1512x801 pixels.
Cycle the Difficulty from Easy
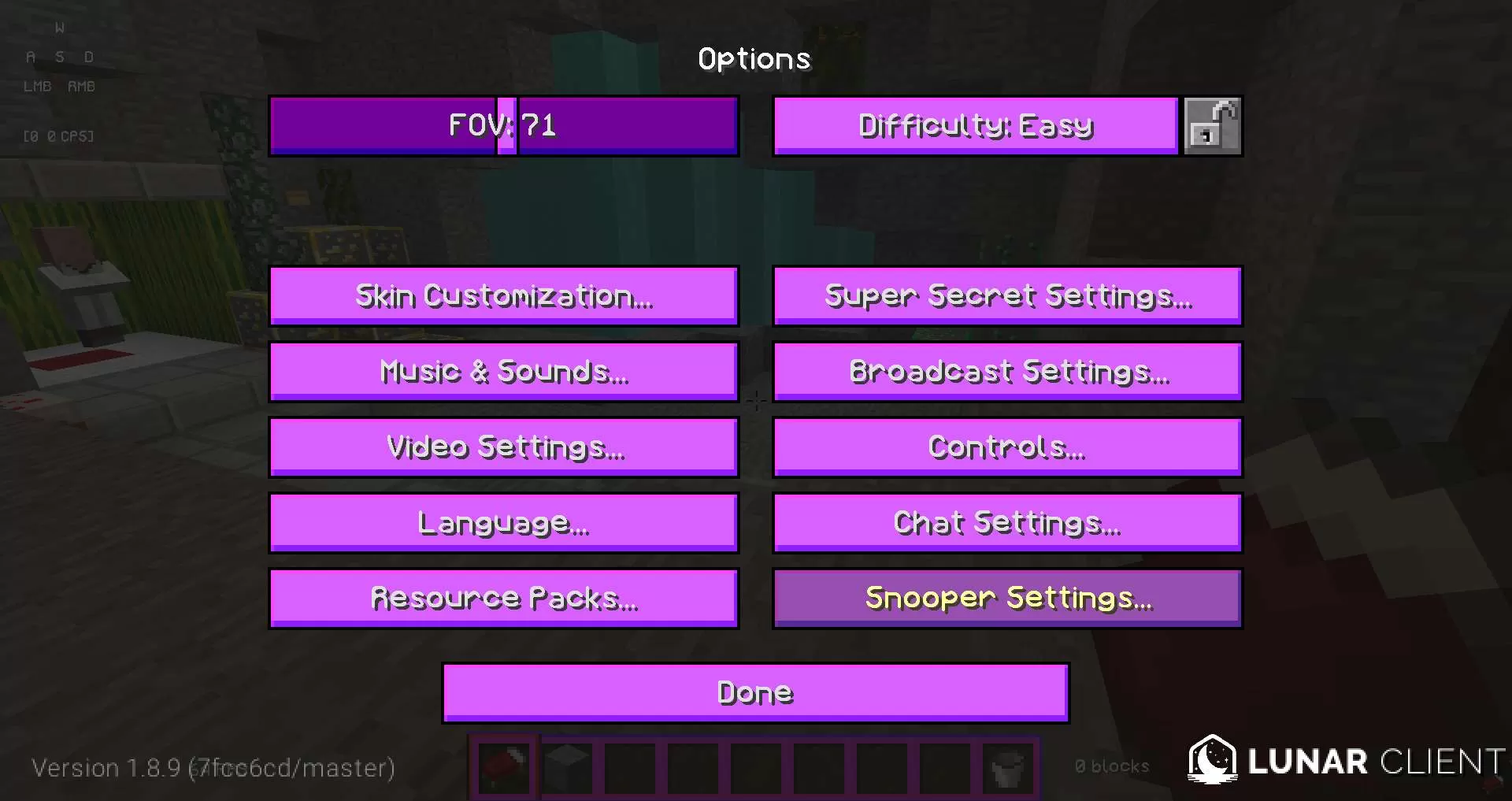pyautogui.click(x=975, y=125)
